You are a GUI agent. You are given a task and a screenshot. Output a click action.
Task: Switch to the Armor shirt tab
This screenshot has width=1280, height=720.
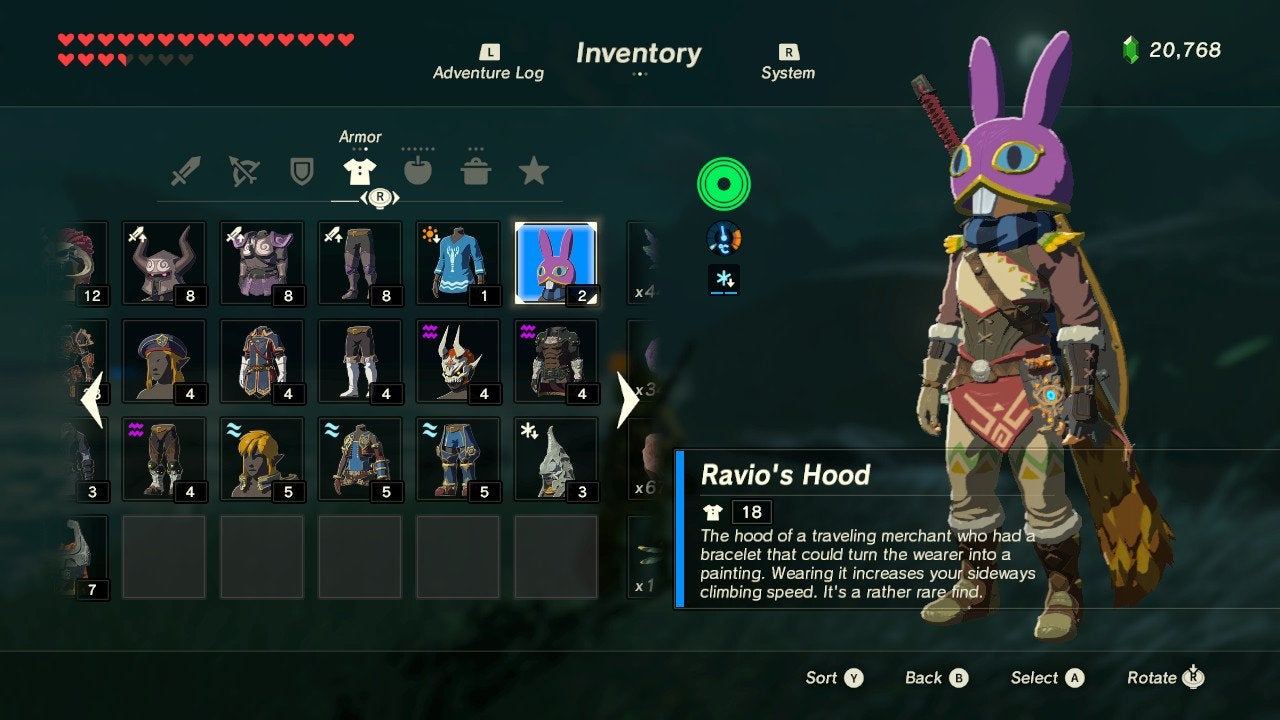pyautogui.click(x=361, y=170)
